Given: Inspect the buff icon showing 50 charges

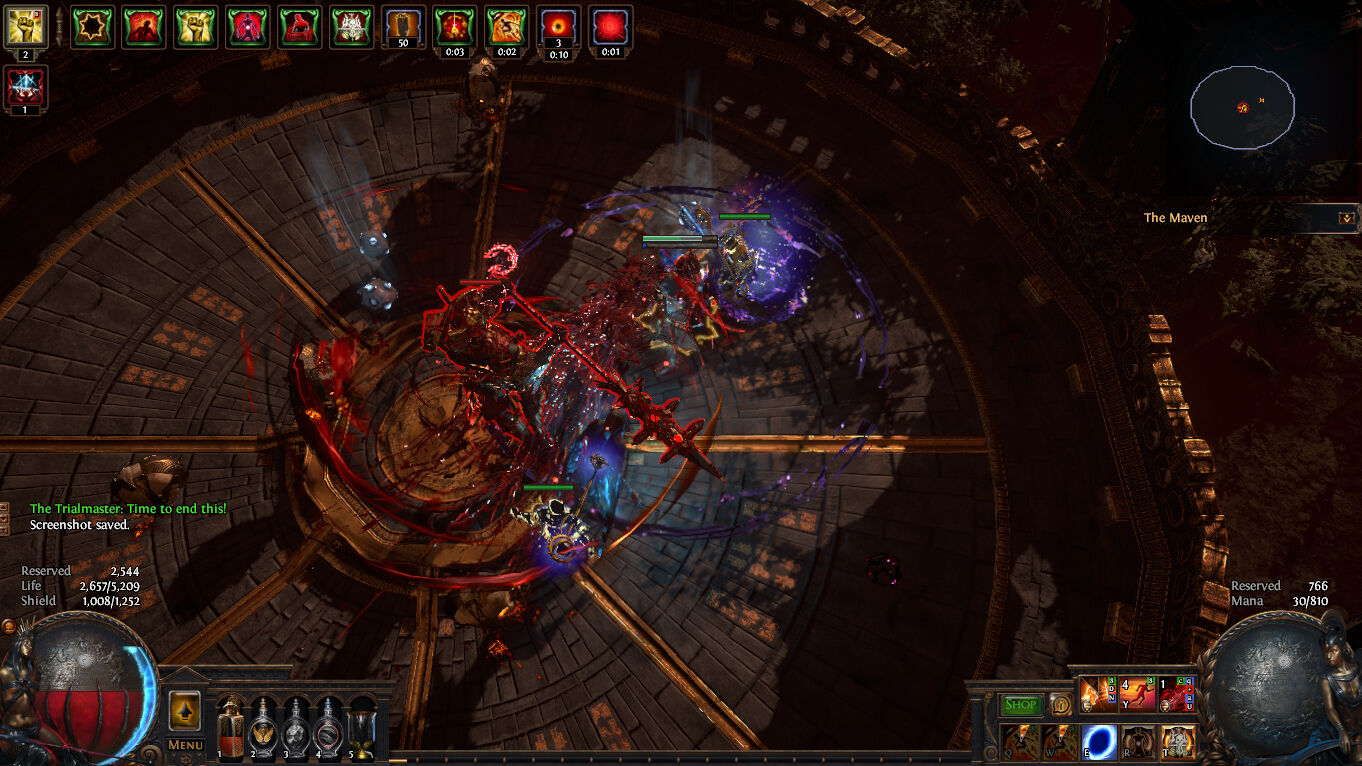Looking at the screenshot, I should click(x=403, y=26).
